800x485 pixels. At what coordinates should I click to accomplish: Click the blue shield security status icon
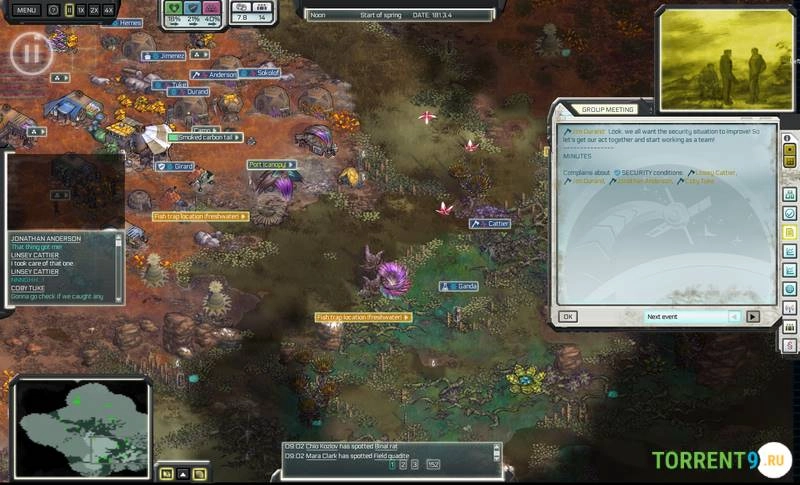click(x=193, y=7)
